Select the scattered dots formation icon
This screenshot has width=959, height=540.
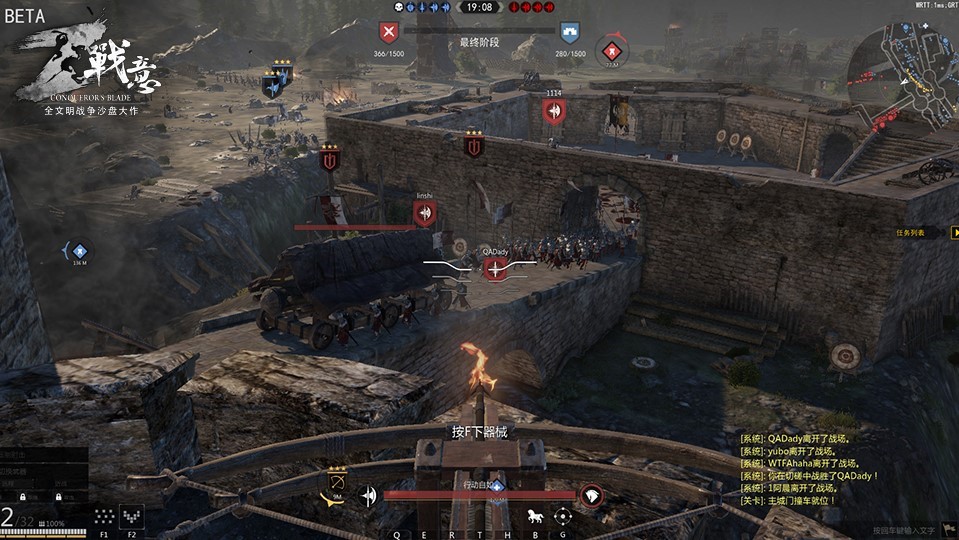[104, 516]
